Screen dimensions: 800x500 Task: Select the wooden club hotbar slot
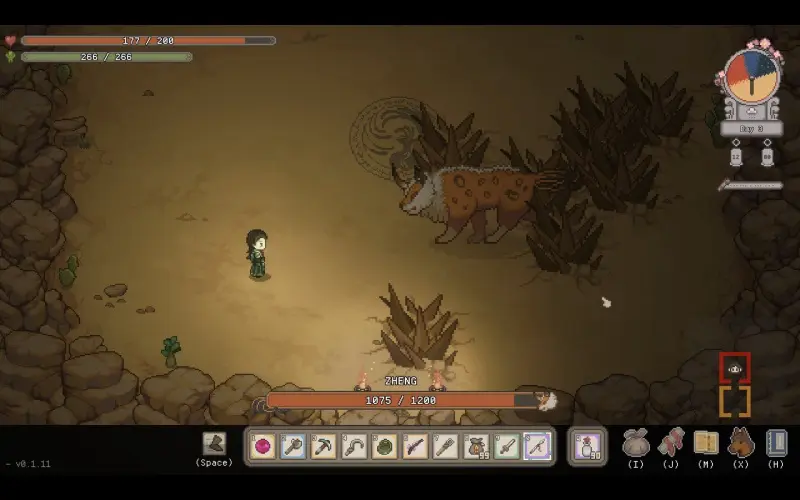(446, 446)
